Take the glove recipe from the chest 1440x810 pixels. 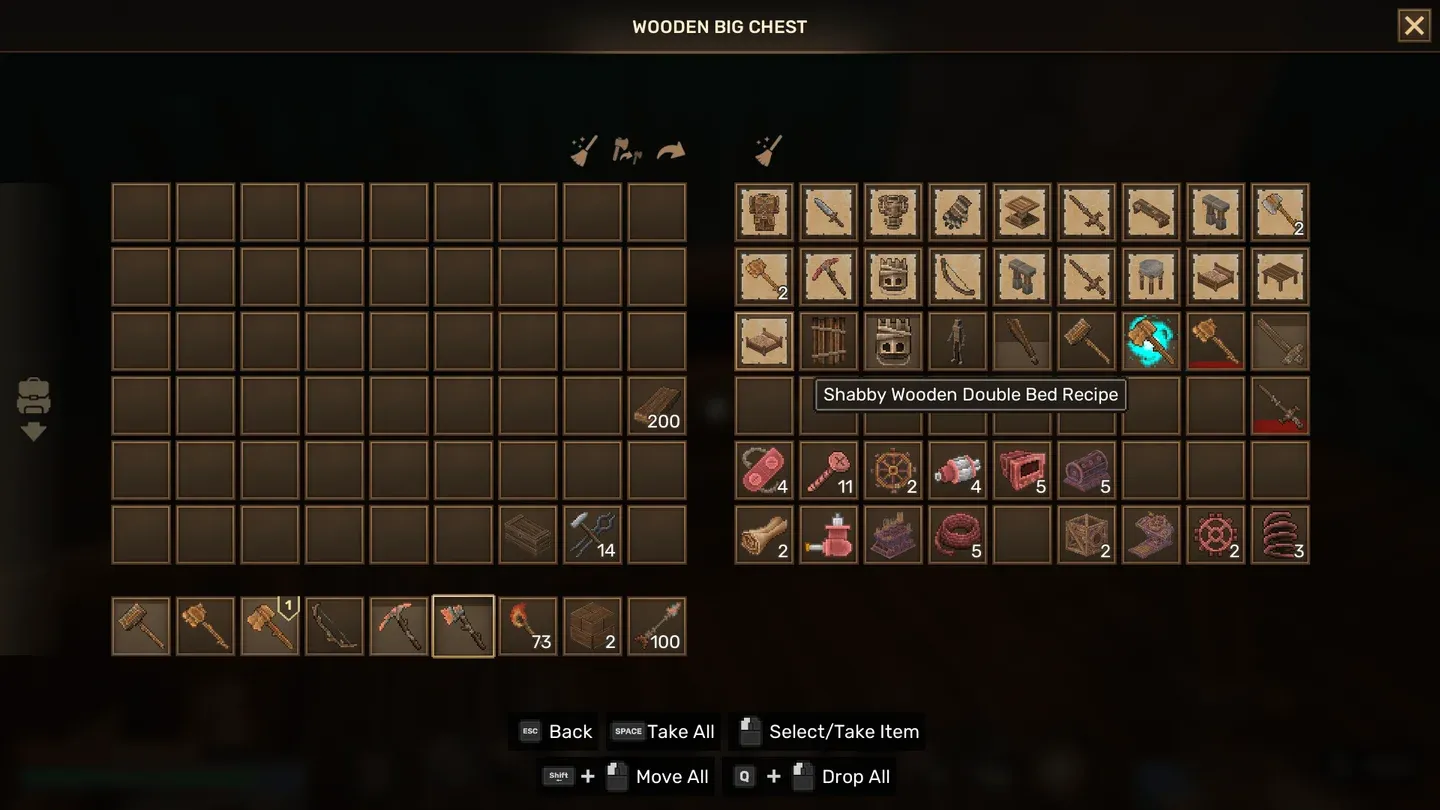[x=958, y=212]
